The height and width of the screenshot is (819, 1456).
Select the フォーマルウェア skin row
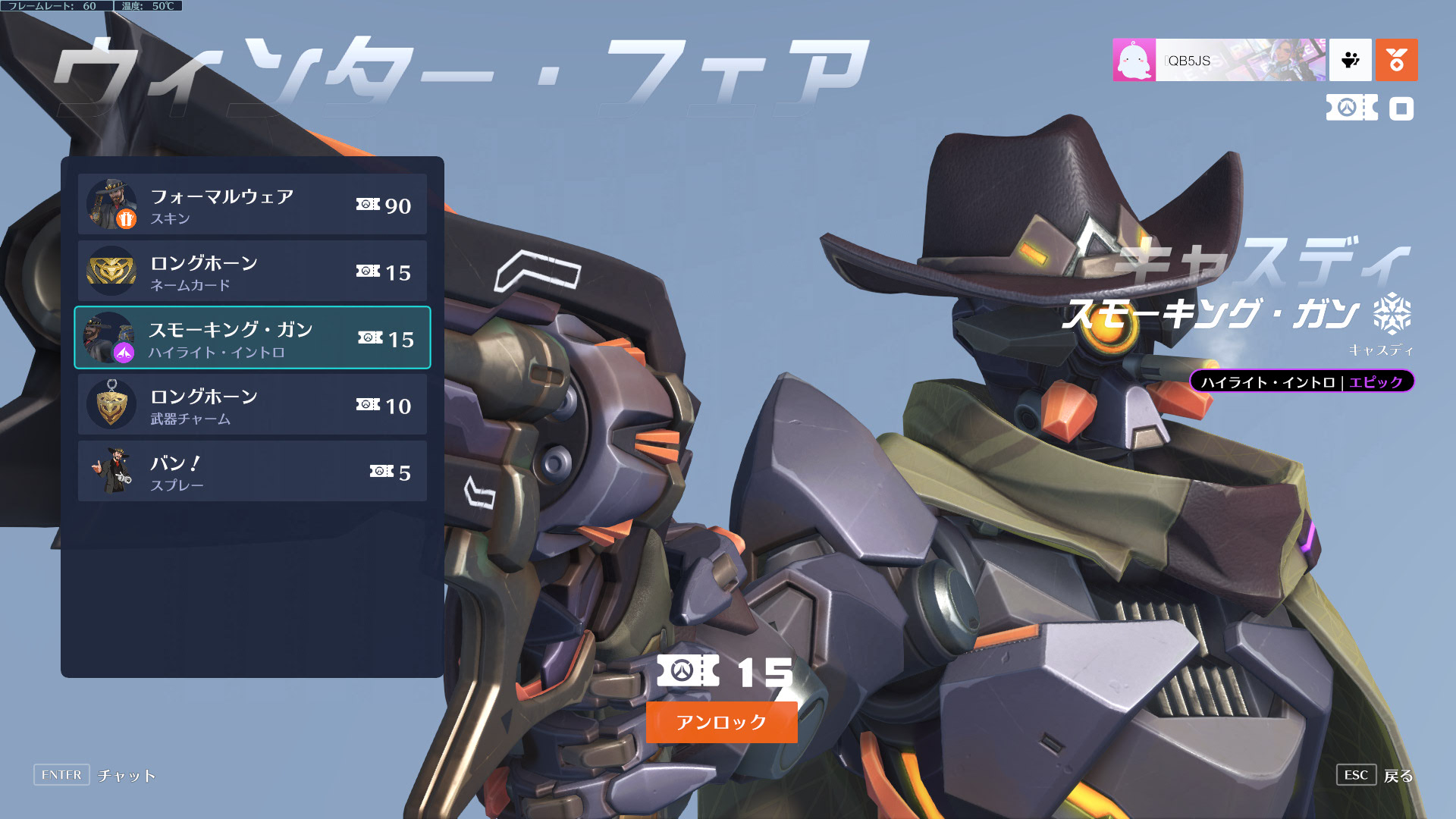pyautogui.click(x=252, y=205)
